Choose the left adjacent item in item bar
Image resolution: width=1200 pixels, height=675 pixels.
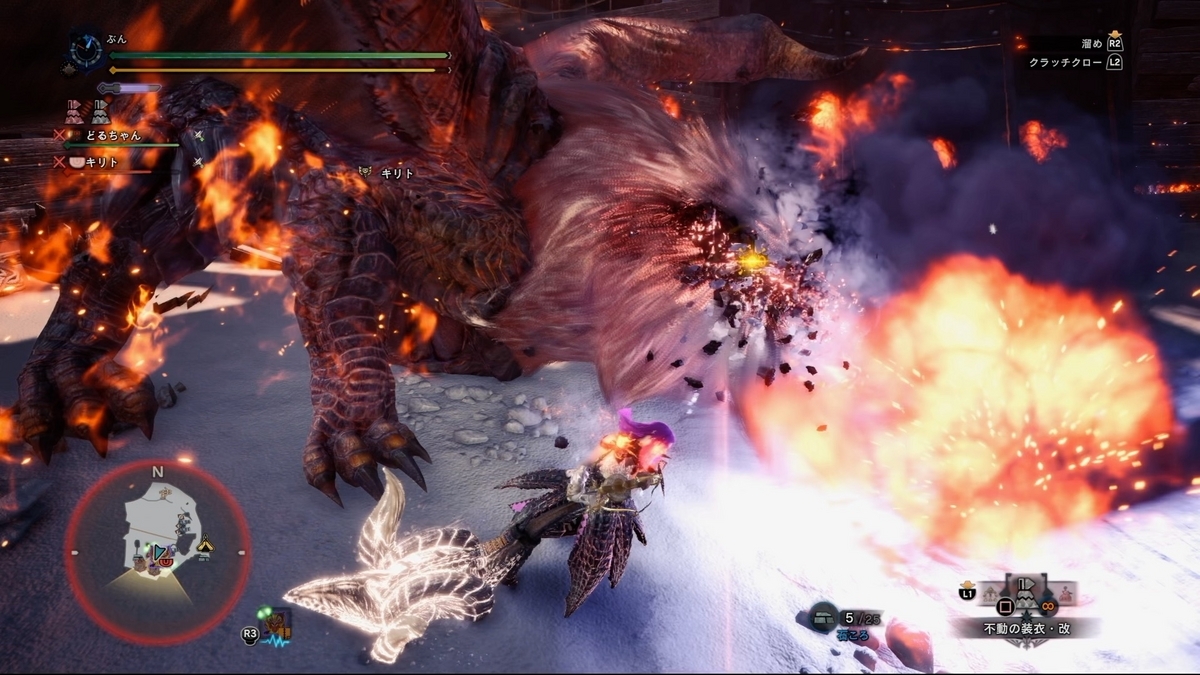point(989,597)
